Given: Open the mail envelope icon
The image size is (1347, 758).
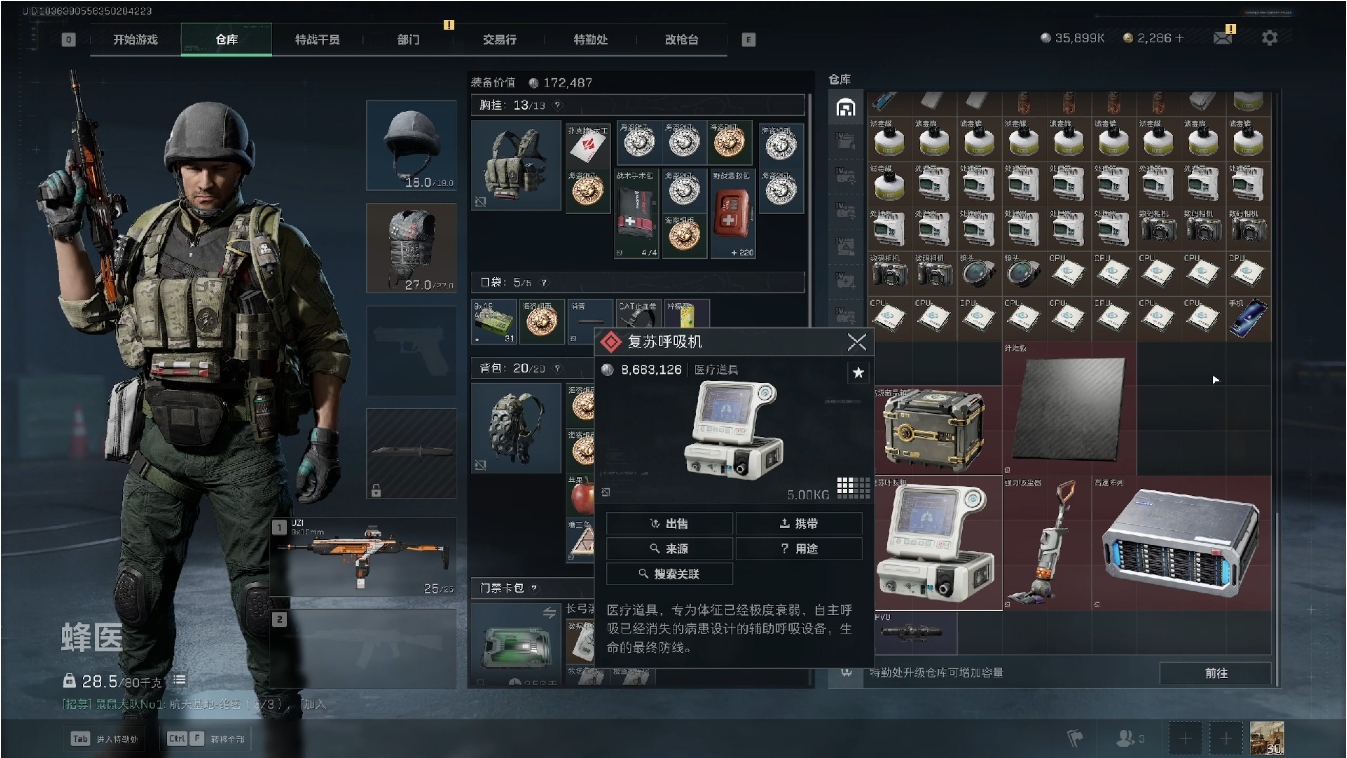Looking at the screenshot, I should [1222, 38].
